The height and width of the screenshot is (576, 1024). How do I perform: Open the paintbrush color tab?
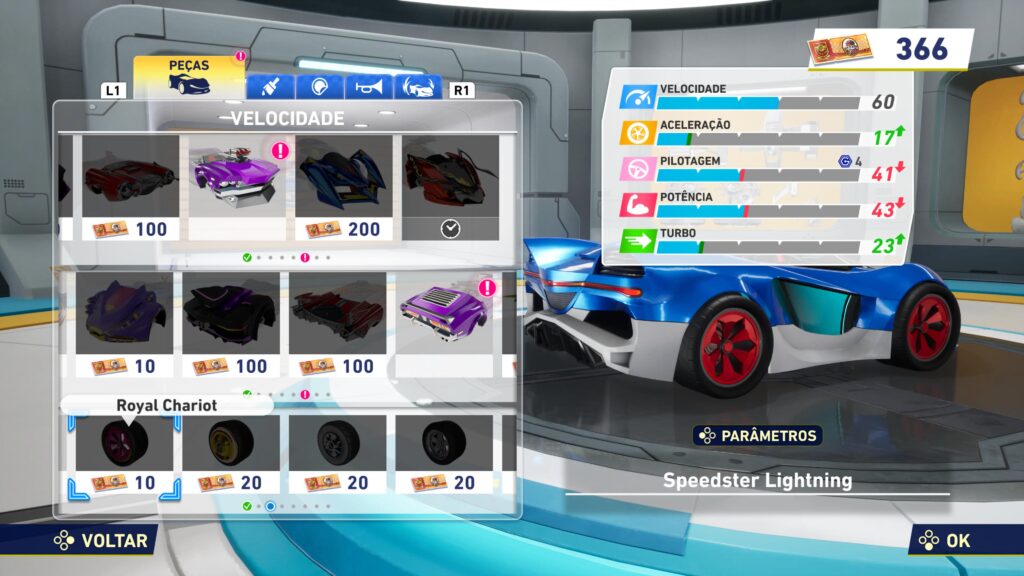269,88
